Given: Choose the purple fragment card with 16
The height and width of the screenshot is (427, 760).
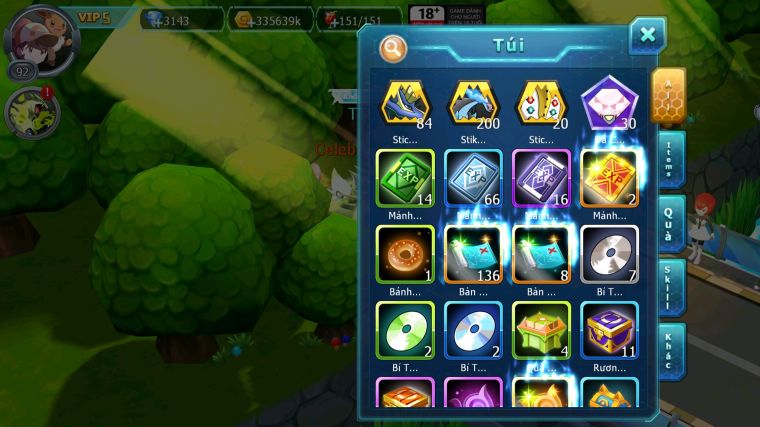Looking at the screenshot, I should point(541,178).
